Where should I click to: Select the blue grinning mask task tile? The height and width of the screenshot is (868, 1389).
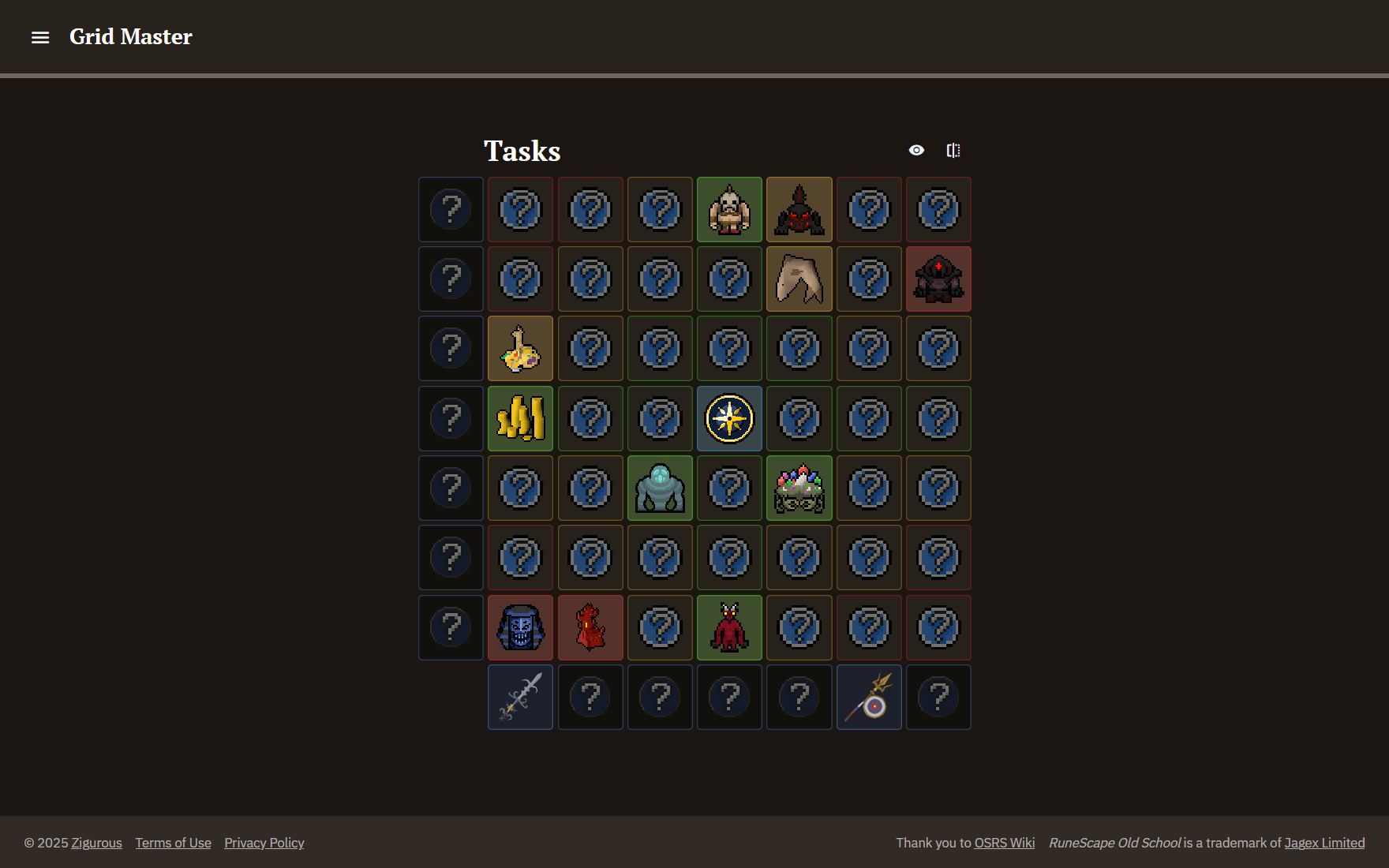pos(520,627)
